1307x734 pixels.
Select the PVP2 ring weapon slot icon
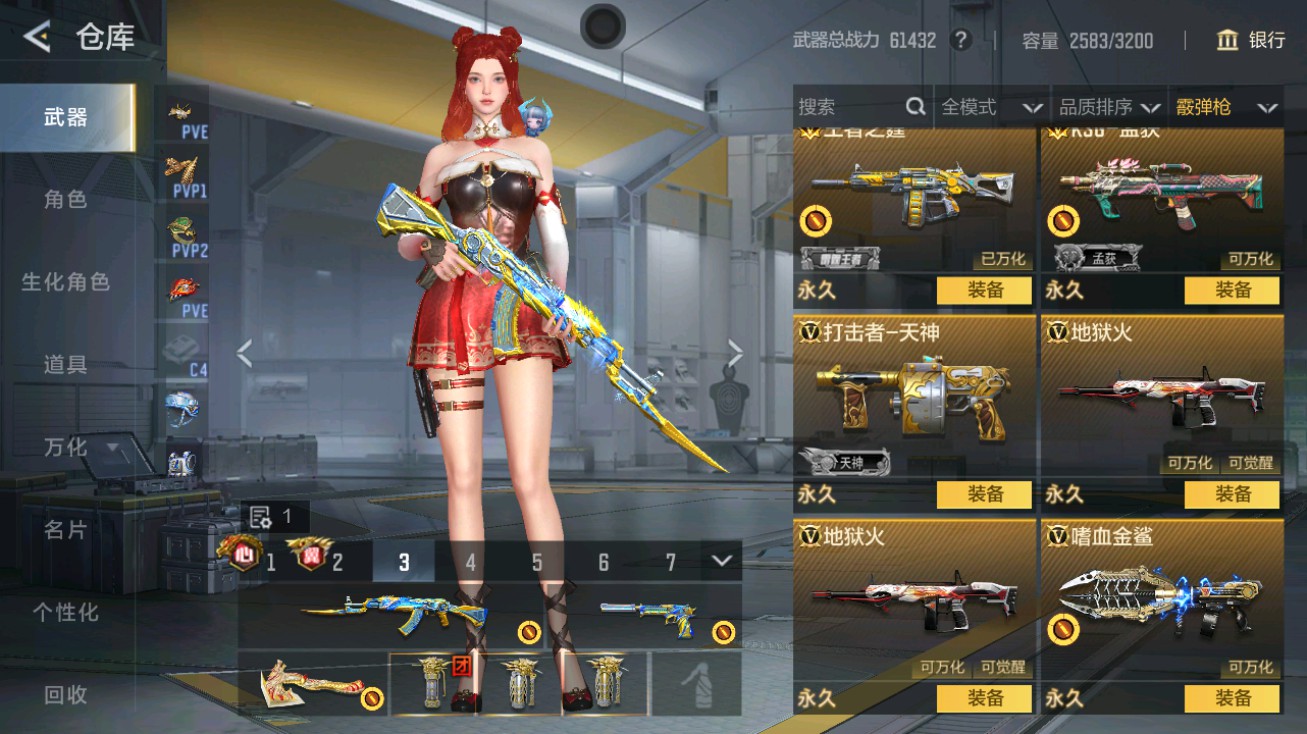tap(181, 230)
